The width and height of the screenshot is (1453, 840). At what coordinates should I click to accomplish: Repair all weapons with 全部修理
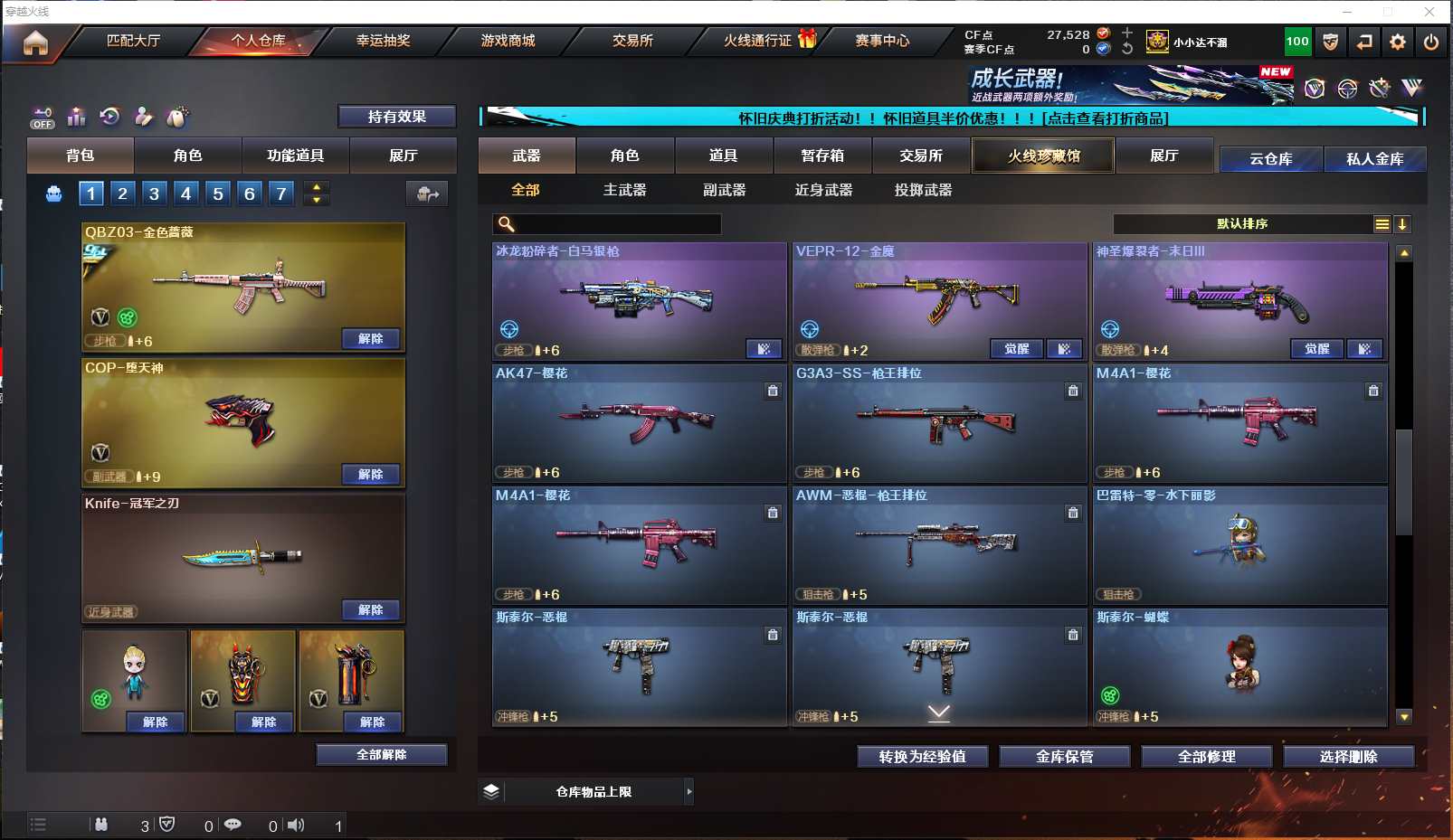(x=1206, y=756)
